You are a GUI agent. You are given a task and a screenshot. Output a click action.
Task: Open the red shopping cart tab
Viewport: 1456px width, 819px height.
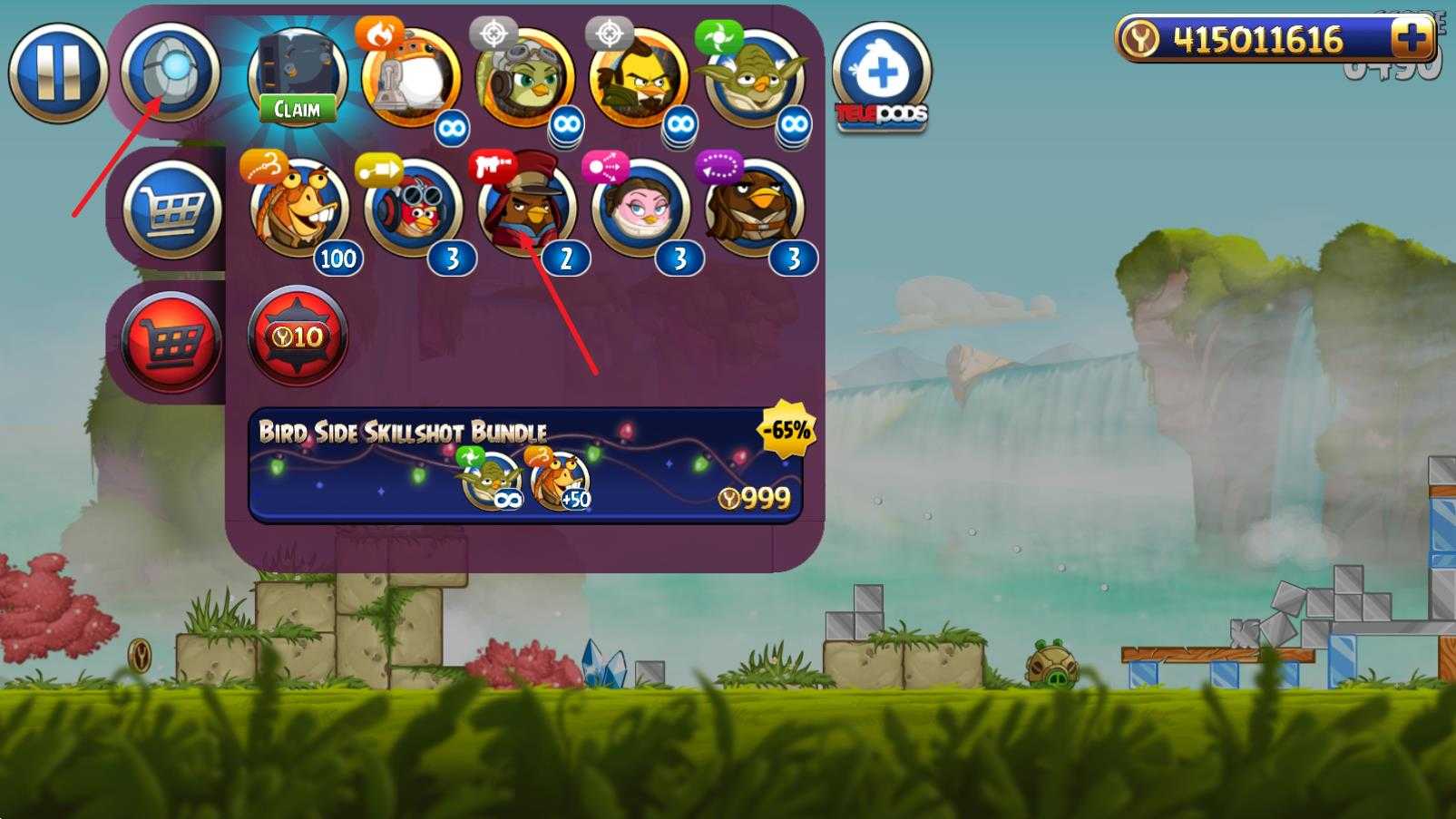(x=171, y=343)
